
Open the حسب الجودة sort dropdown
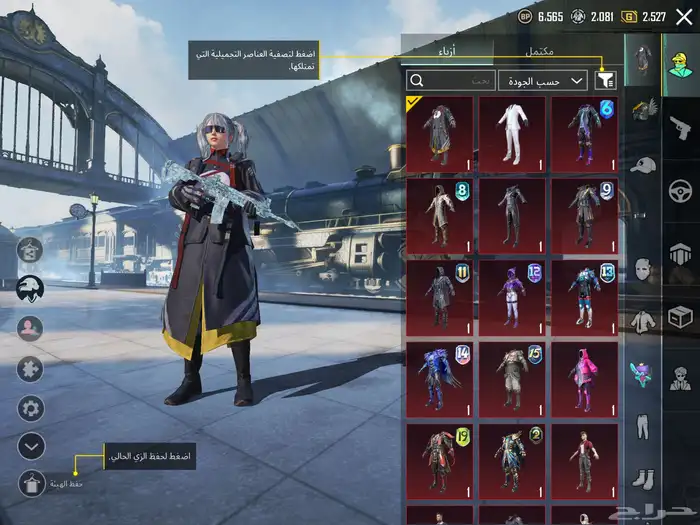click(556, 80)
